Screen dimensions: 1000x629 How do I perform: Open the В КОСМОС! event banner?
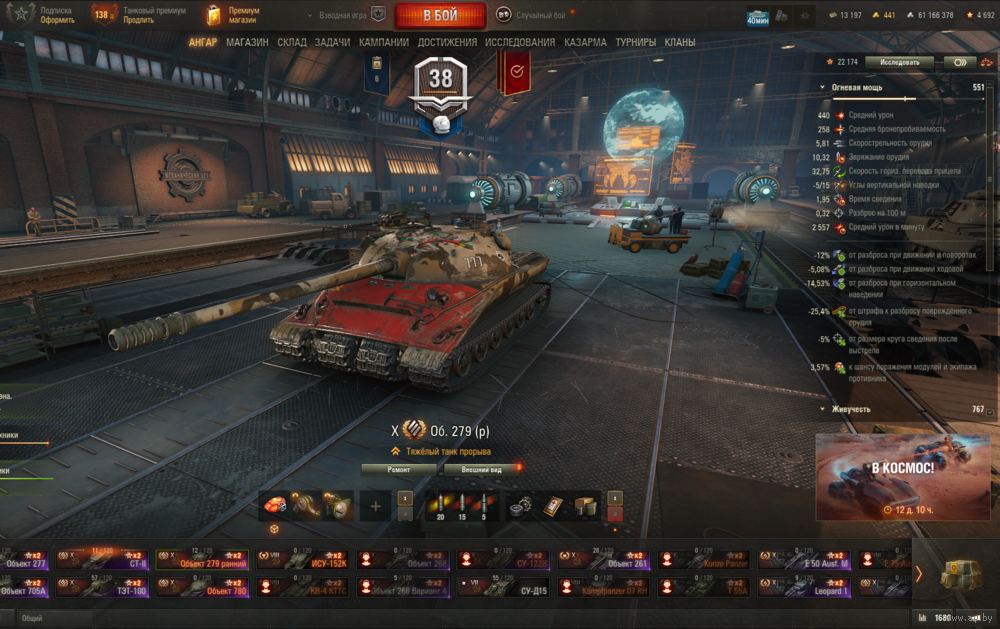(903, 477)
